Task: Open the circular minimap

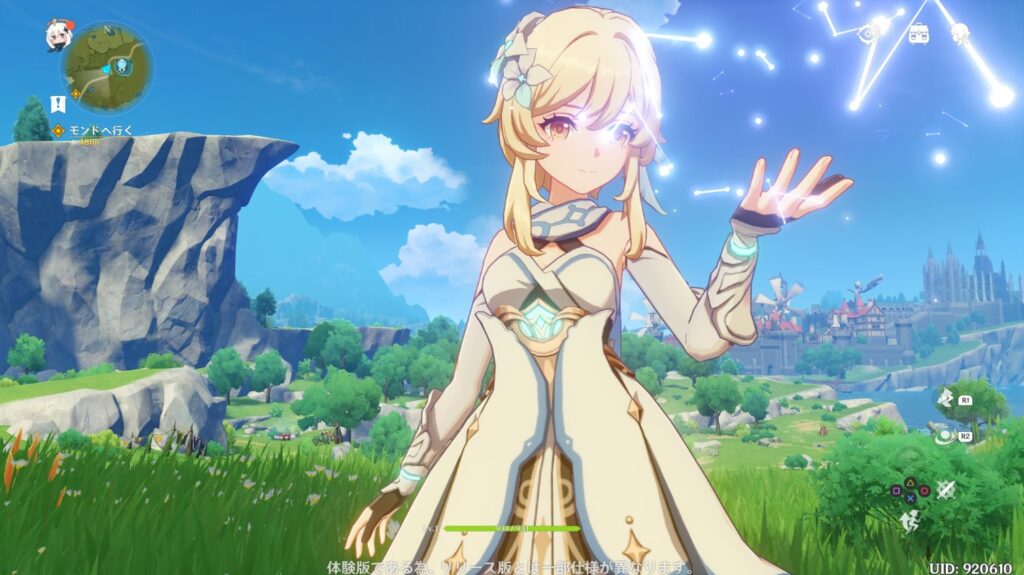Action: coord(107,68)
